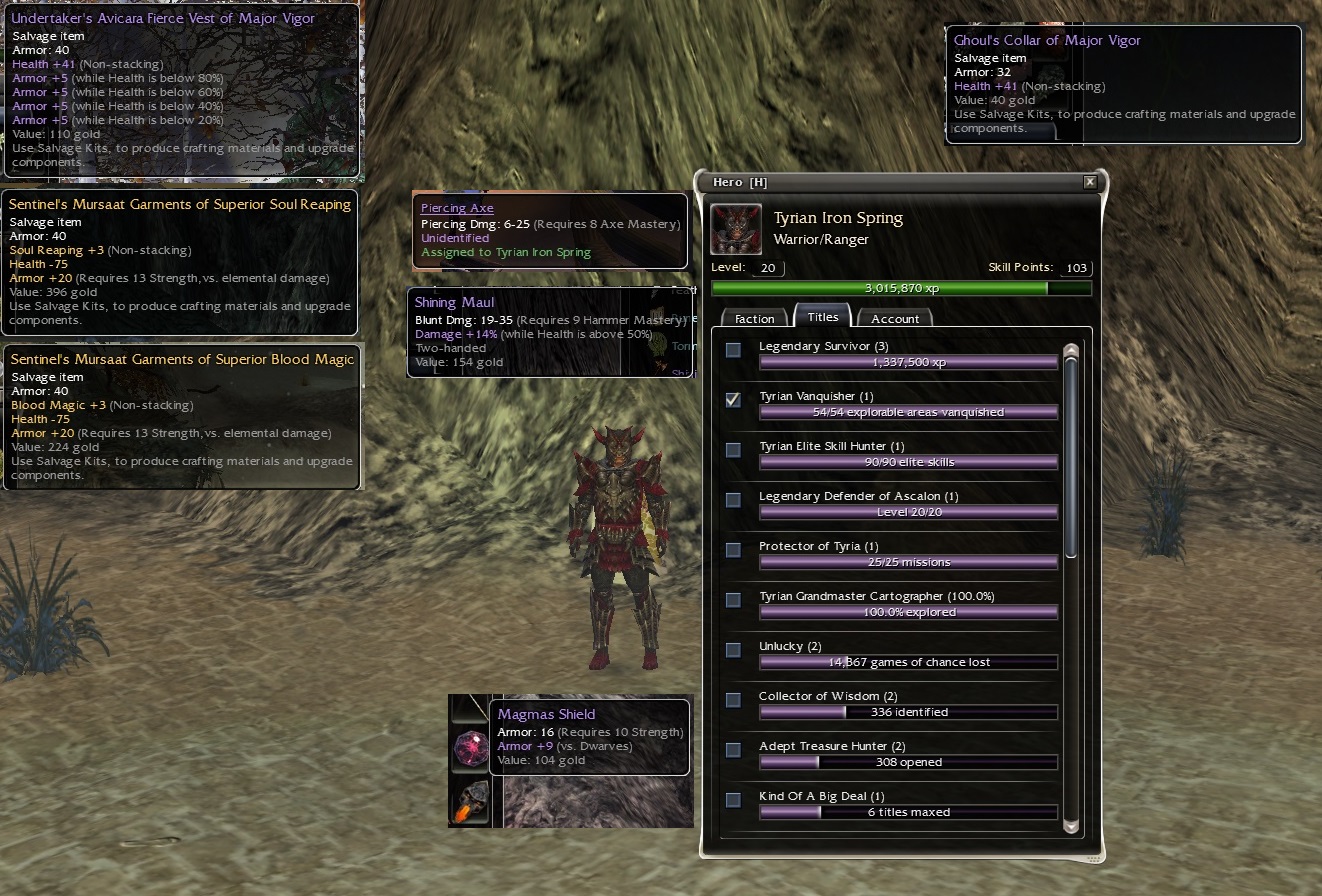Activate the Collector of Wisdom title
The width and height of the screenshot is (1322, 896).
pos(734,700)
